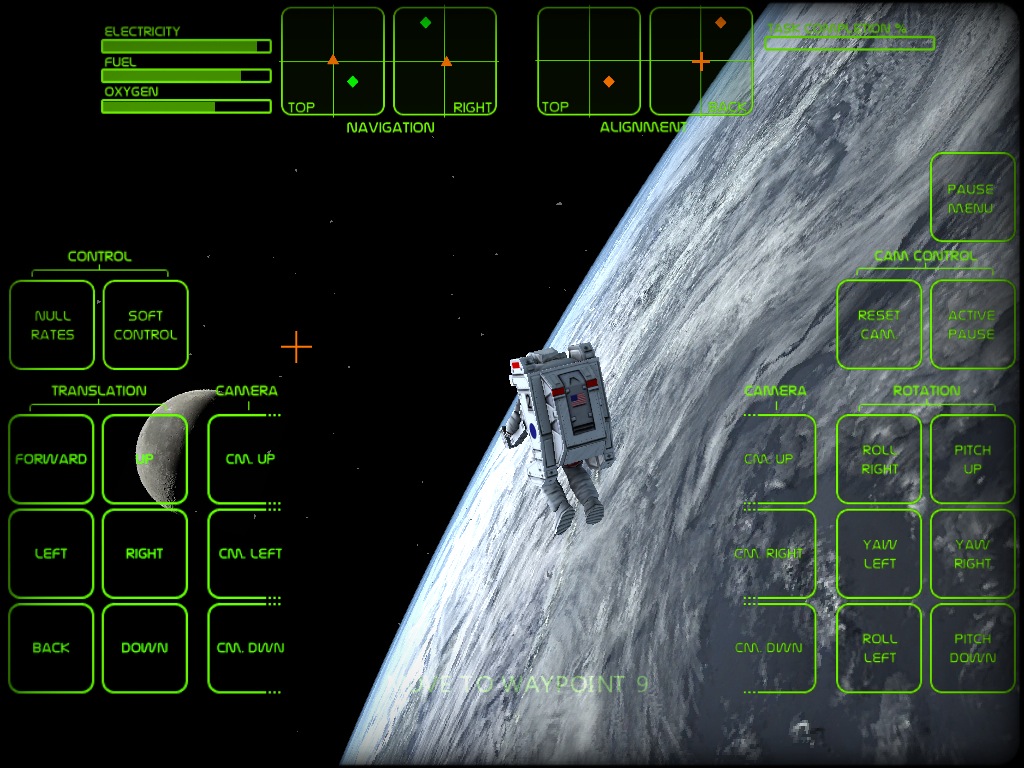Click the Pitch Up rotation button

972,459
